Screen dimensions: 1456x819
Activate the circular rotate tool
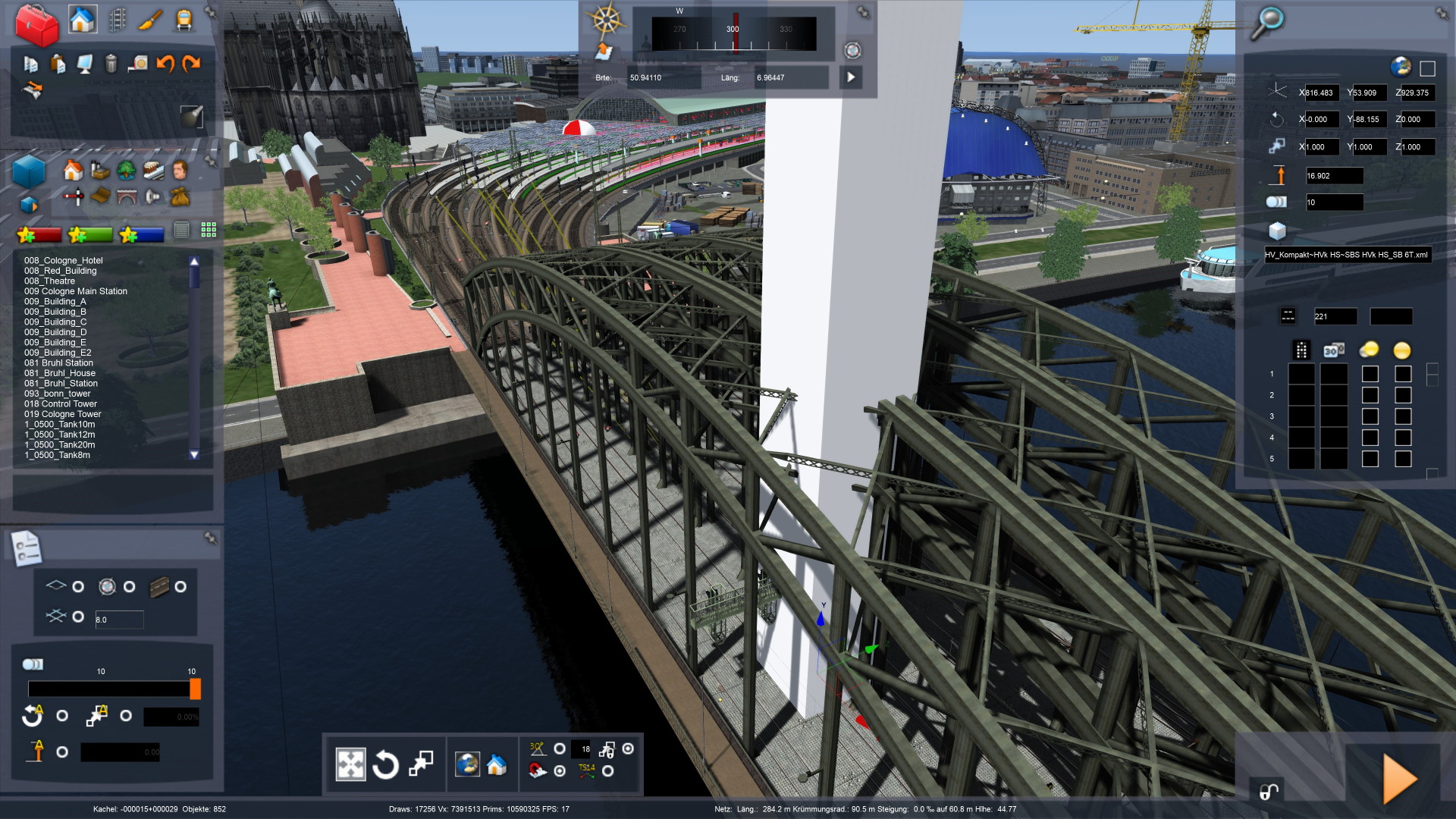pos(385,764)
